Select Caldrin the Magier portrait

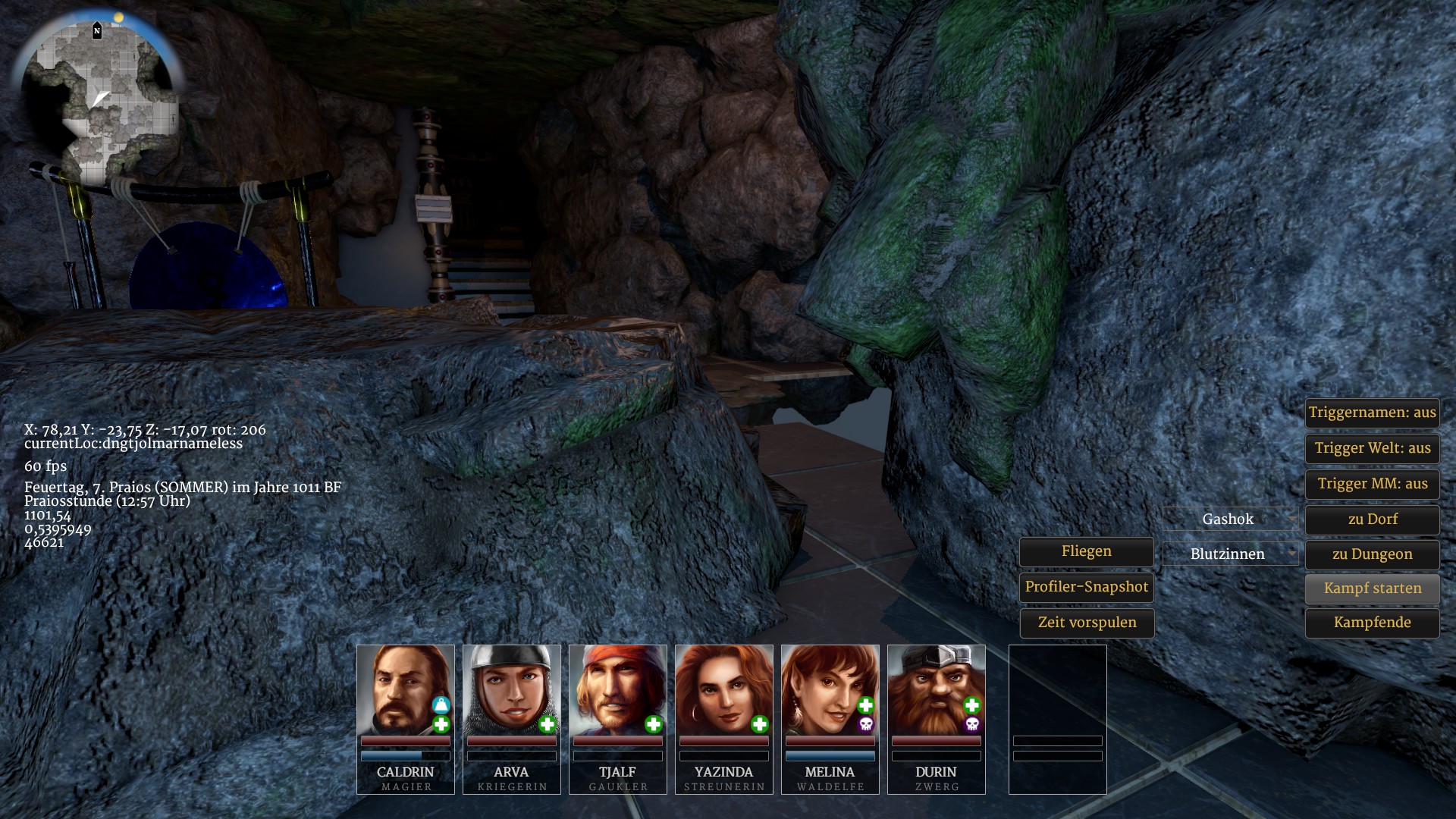[x=405, y=689]
